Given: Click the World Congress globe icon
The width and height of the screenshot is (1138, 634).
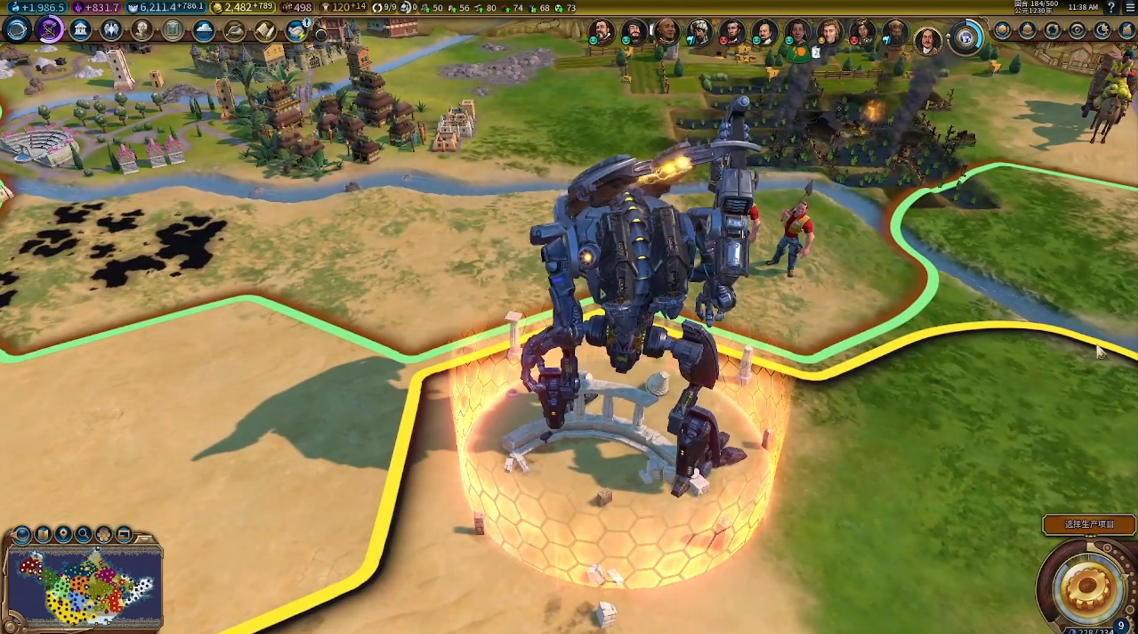Looking at the screenshot, I should [965, 37].
